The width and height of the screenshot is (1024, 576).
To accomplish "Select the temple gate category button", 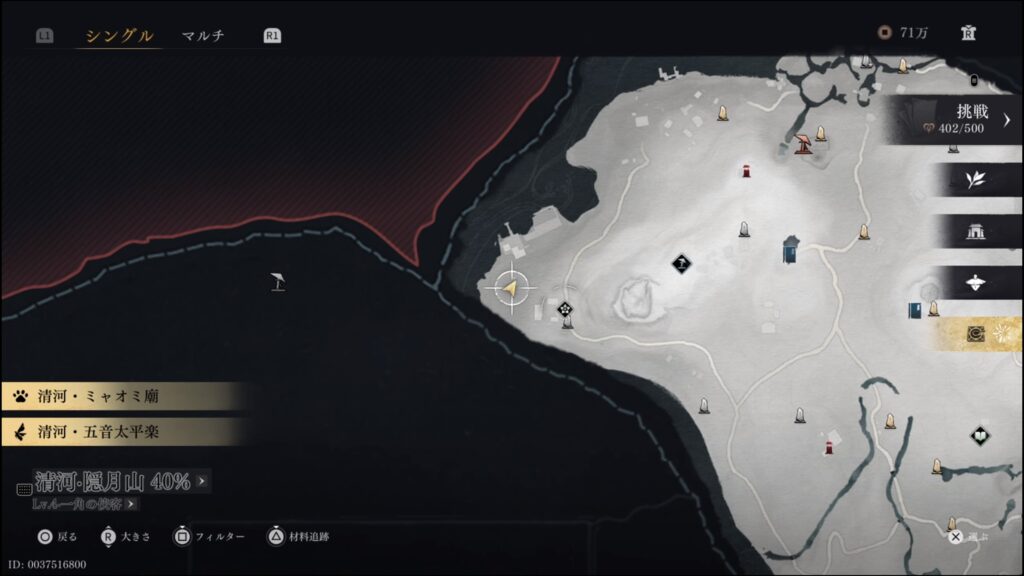I will point(975,231).
